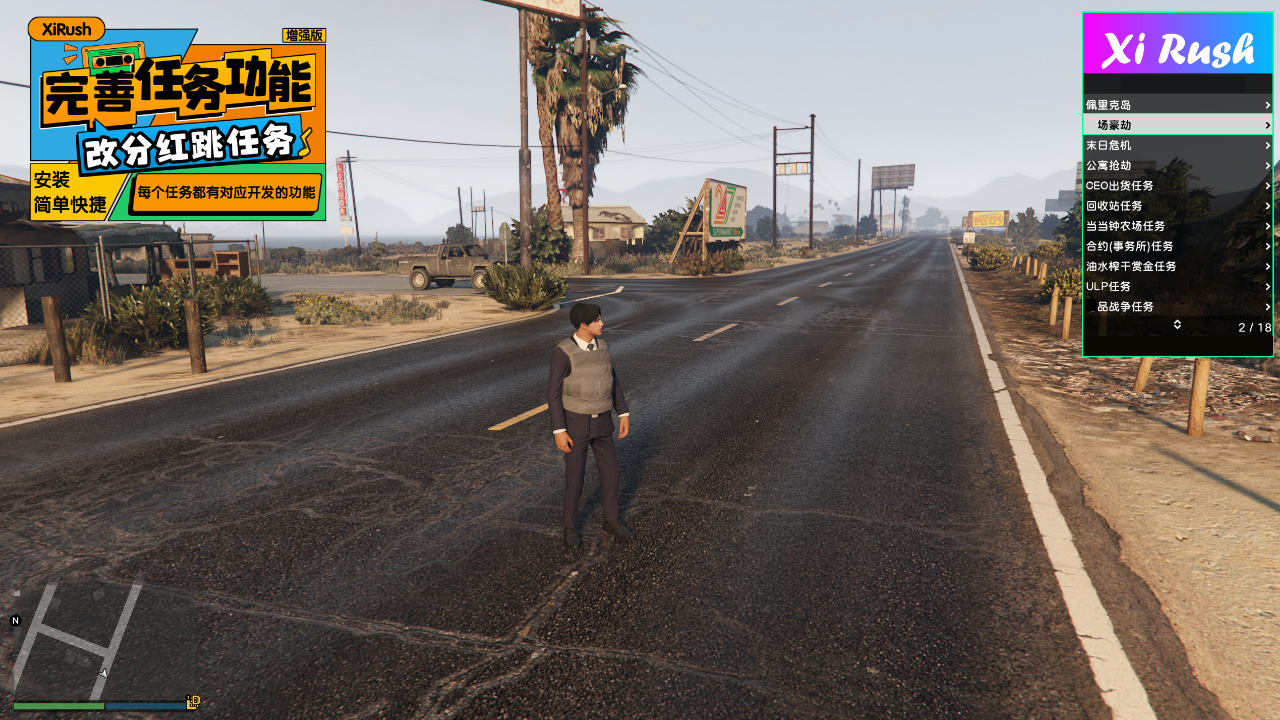
Task: Open the 佩里克岛 menu entry
Action: point(1177,105)
